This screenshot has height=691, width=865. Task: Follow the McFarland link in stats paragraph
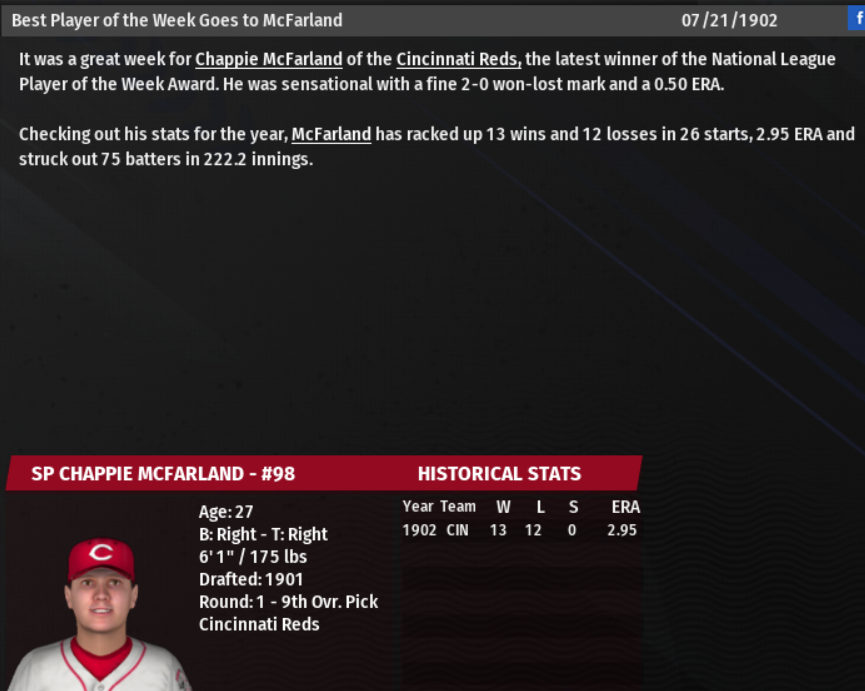(x=331, y=134)
